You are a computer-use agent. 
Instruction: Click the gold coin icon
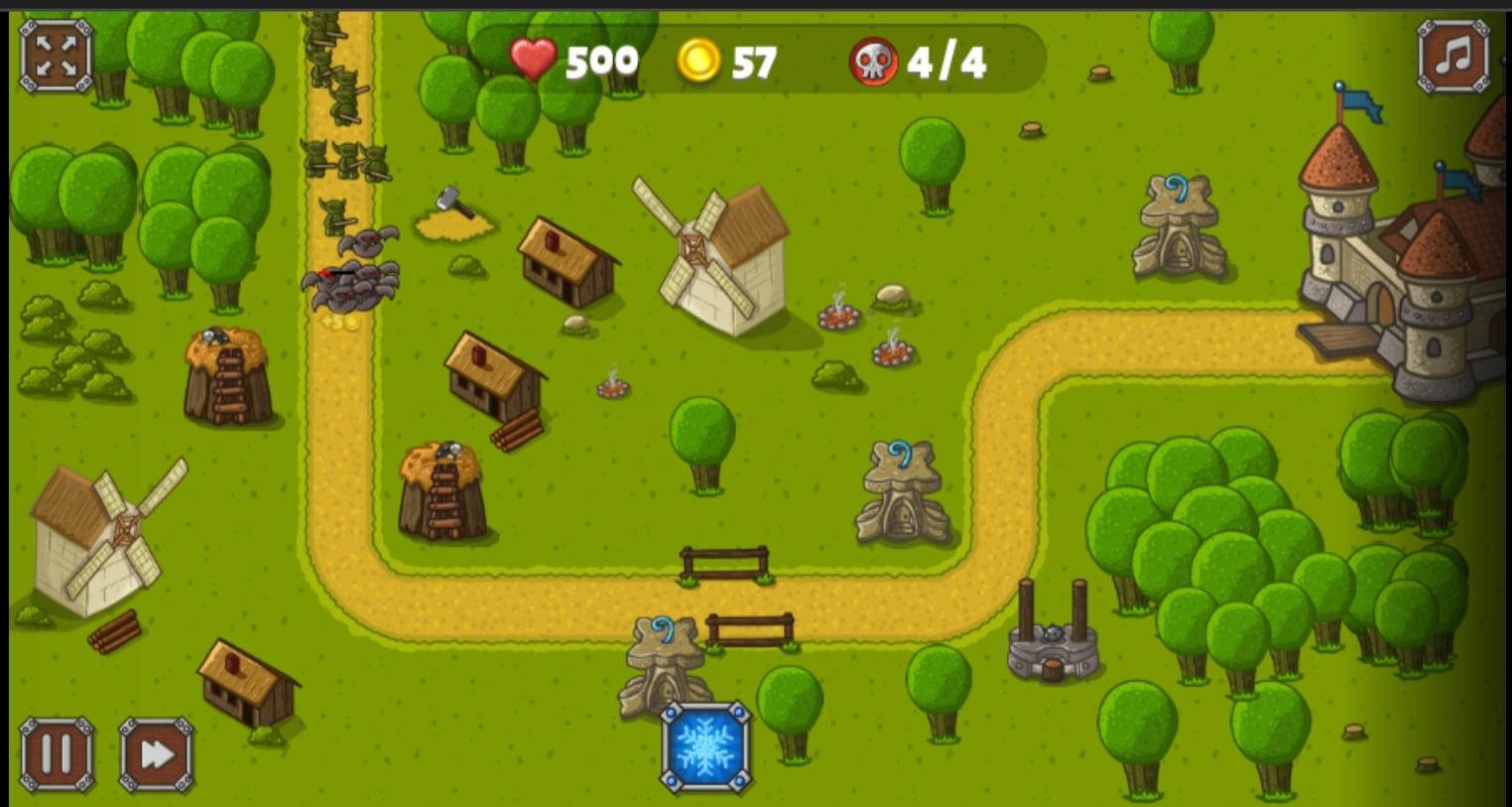700,62
